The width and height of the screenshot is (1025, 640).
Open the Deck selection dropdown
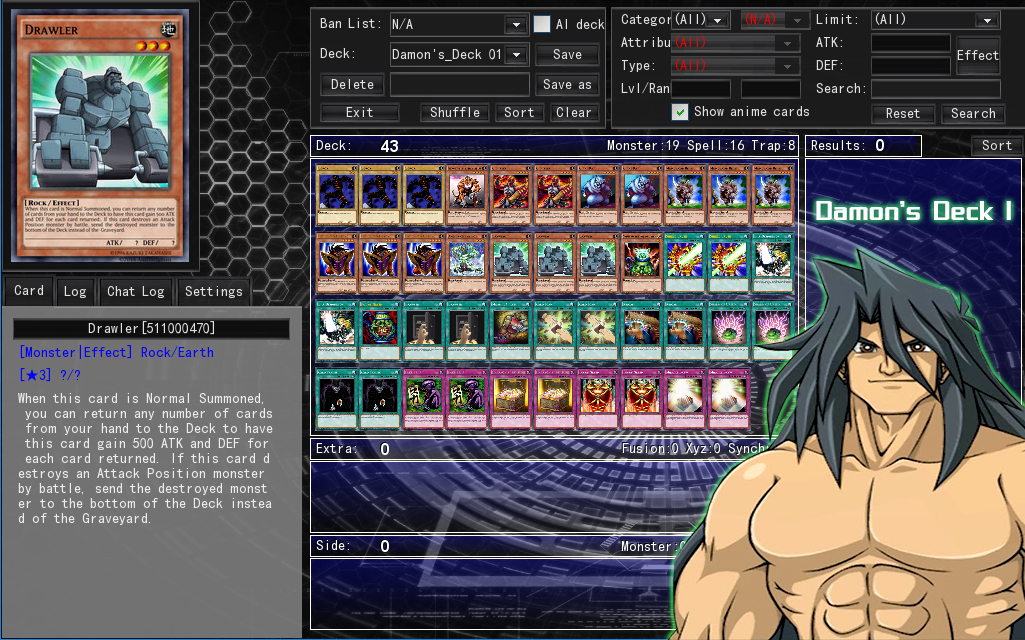(x=516, y=54)
